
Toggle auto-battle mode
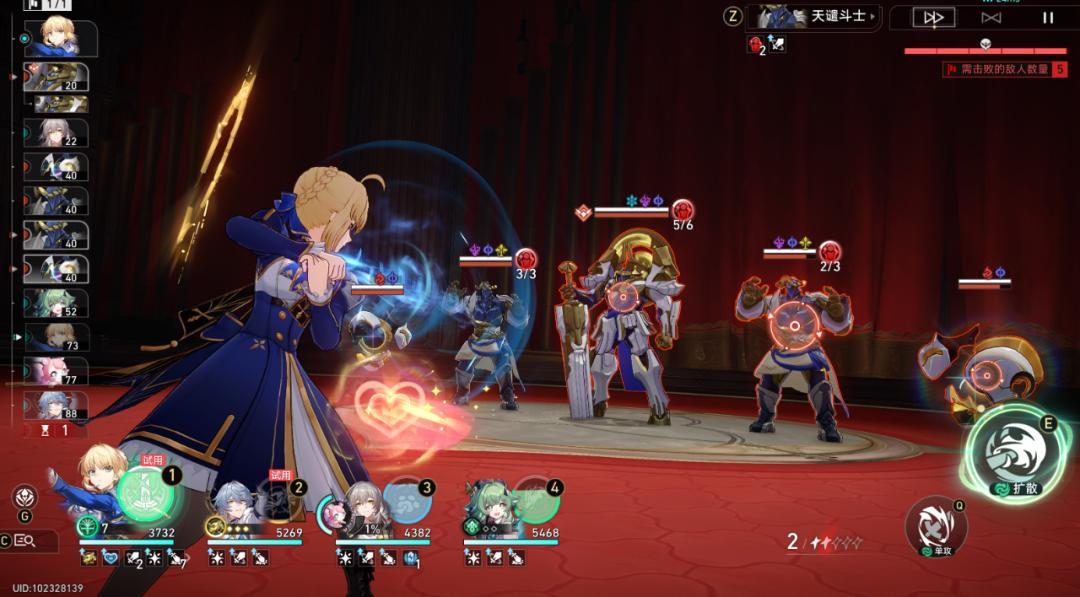(991, 17)
